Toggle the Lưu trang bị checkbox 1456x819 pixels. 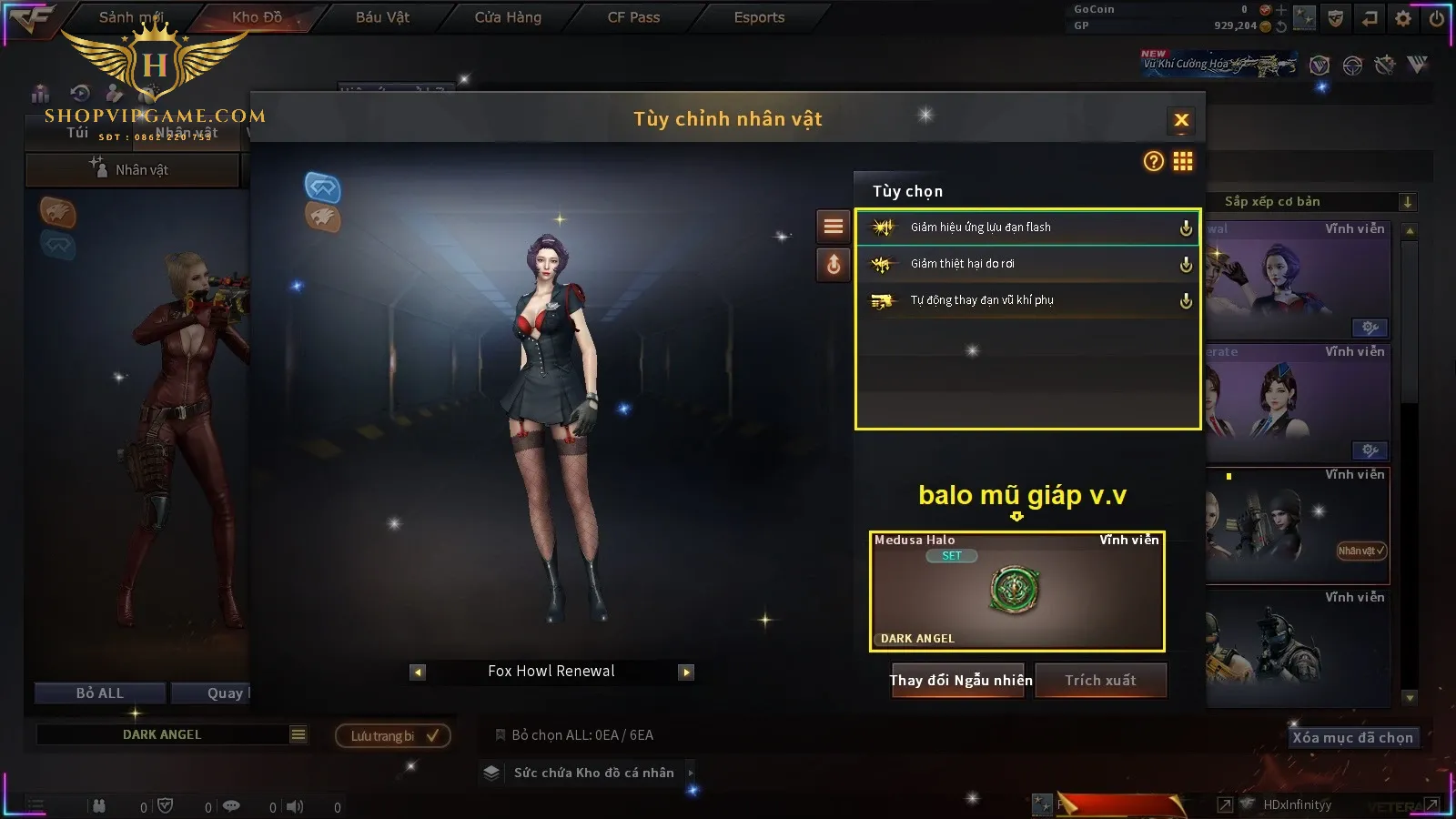(x=433, y=736)
